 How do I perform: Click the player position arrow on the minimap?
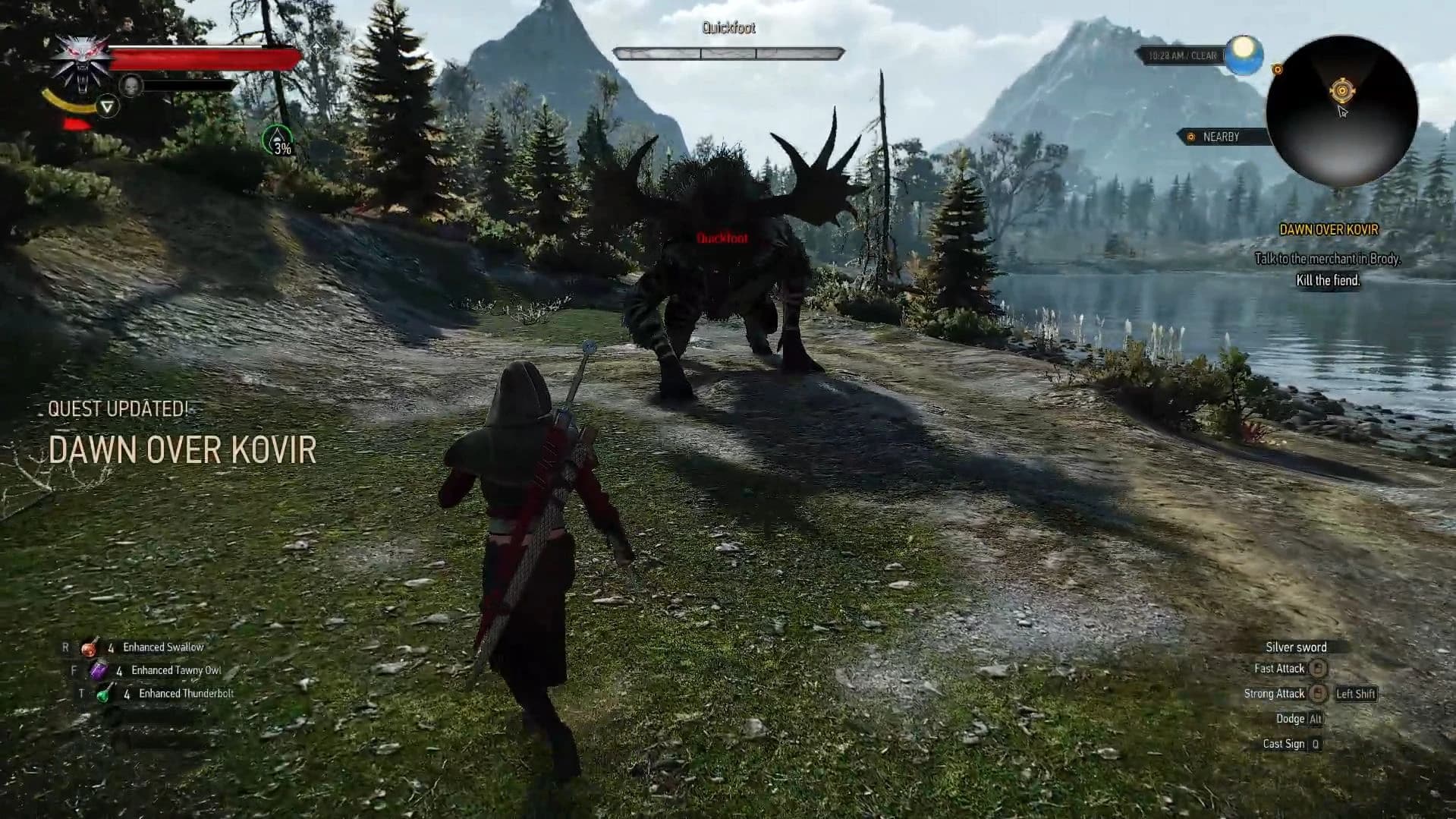1342,90
